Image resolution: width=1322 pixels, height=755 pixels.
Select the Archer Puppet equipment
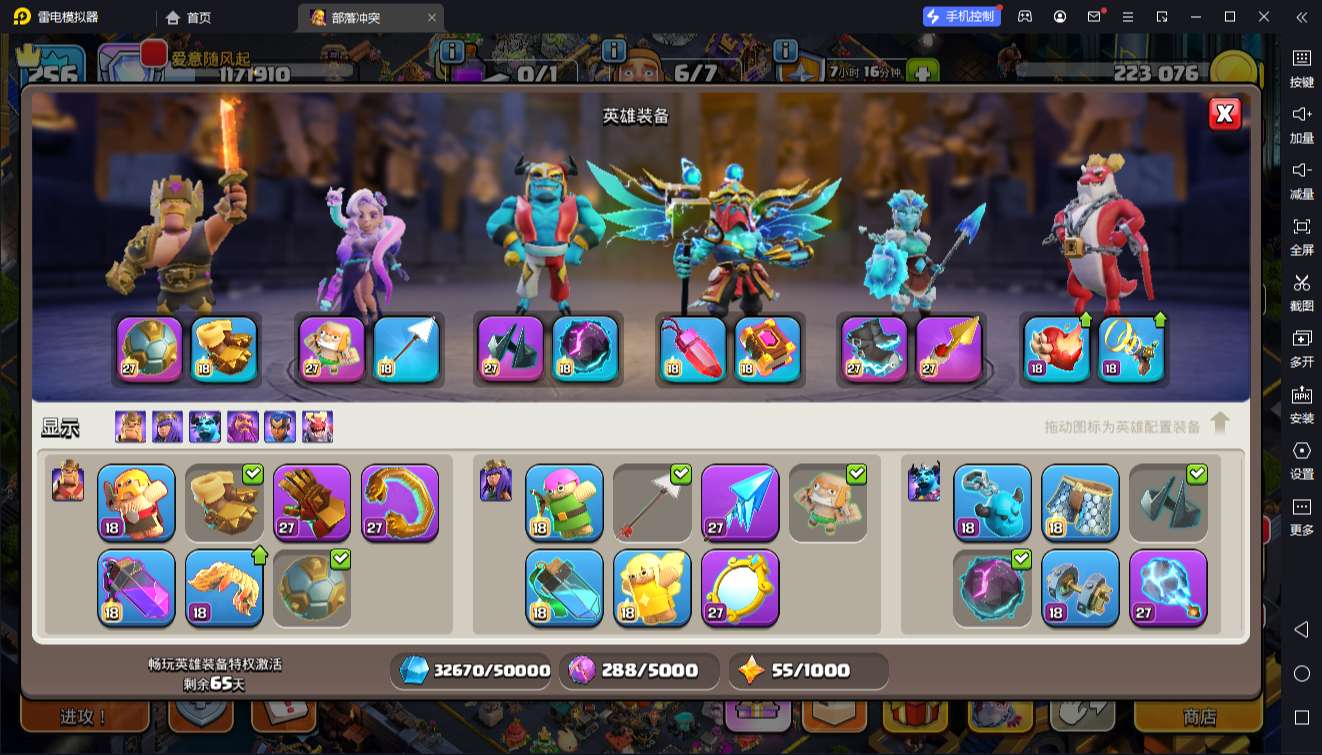coord(564,502)
